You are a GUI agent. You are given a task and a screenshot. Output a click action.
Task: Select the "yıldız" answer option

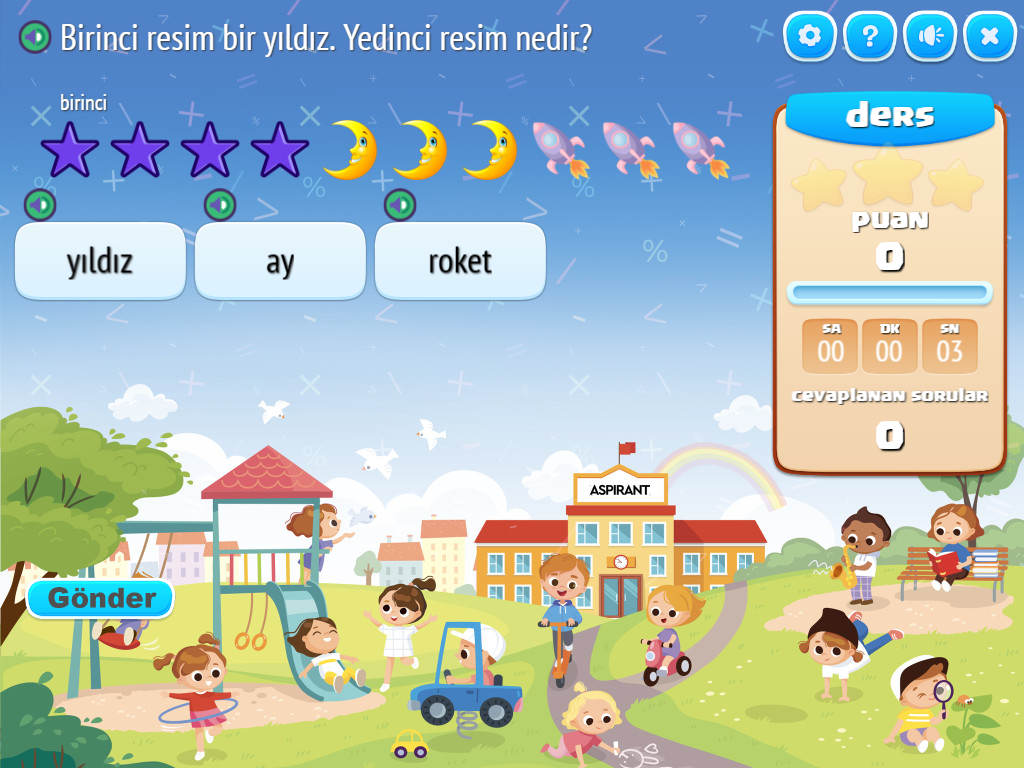100,261
